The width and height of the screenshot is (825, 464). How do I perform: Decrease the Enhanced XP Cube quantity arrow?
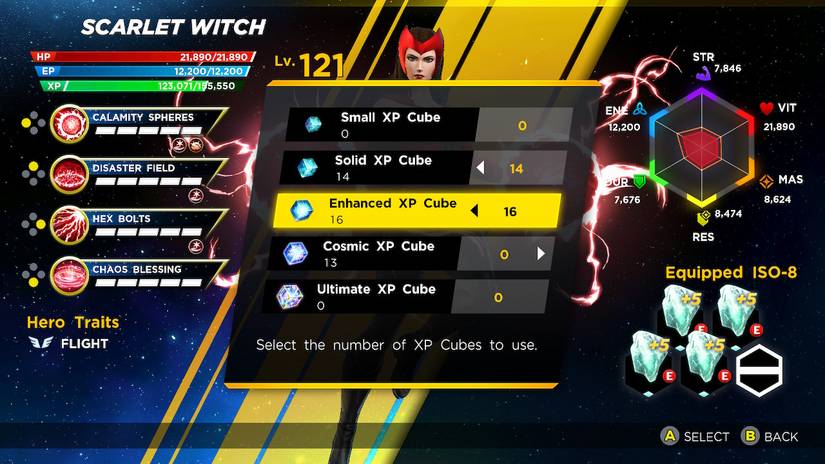coord(475,211)
